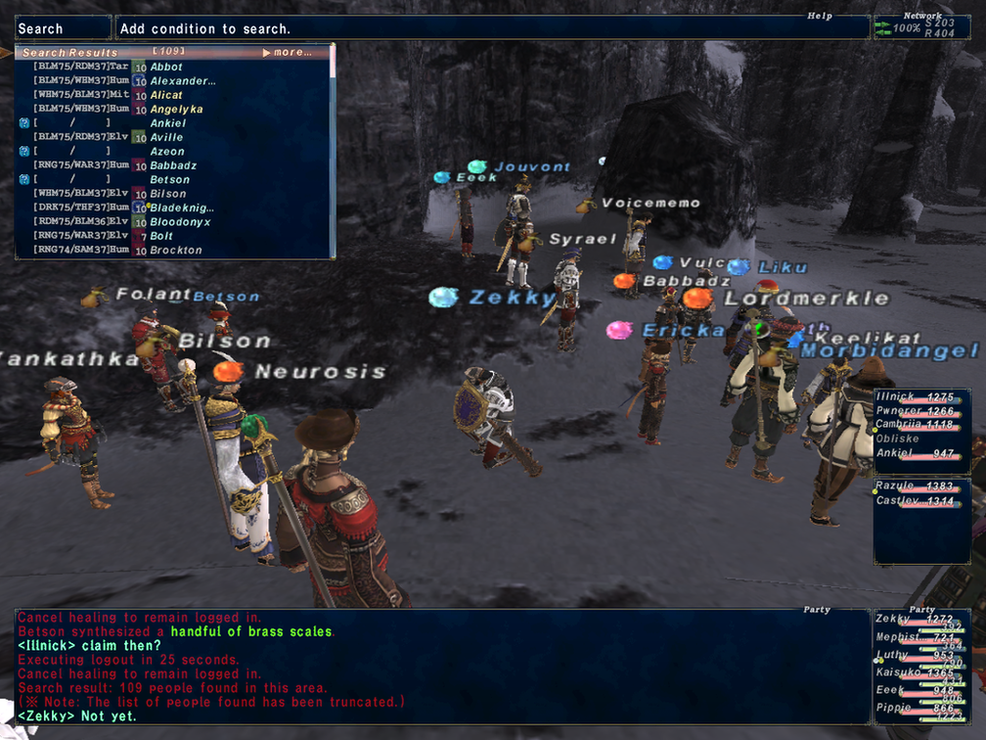Select Brockton from the search results

175,250
